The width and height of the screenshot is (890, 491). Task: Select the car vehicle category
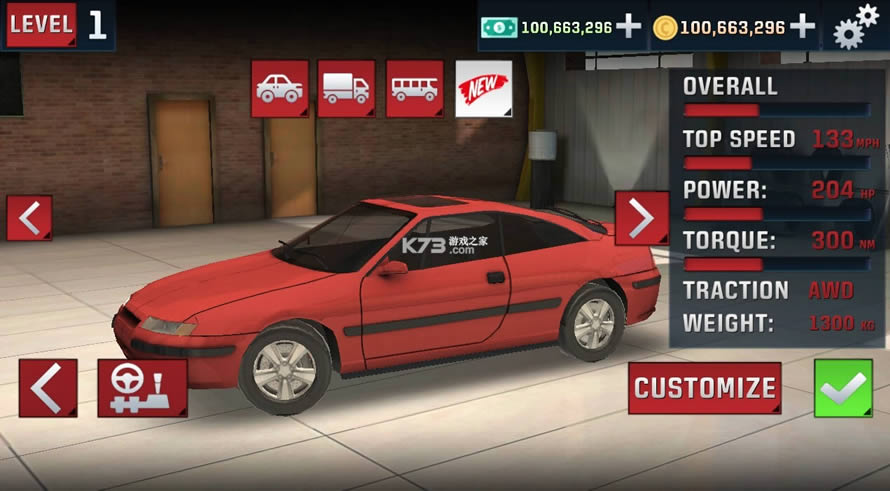pos(280,88)
